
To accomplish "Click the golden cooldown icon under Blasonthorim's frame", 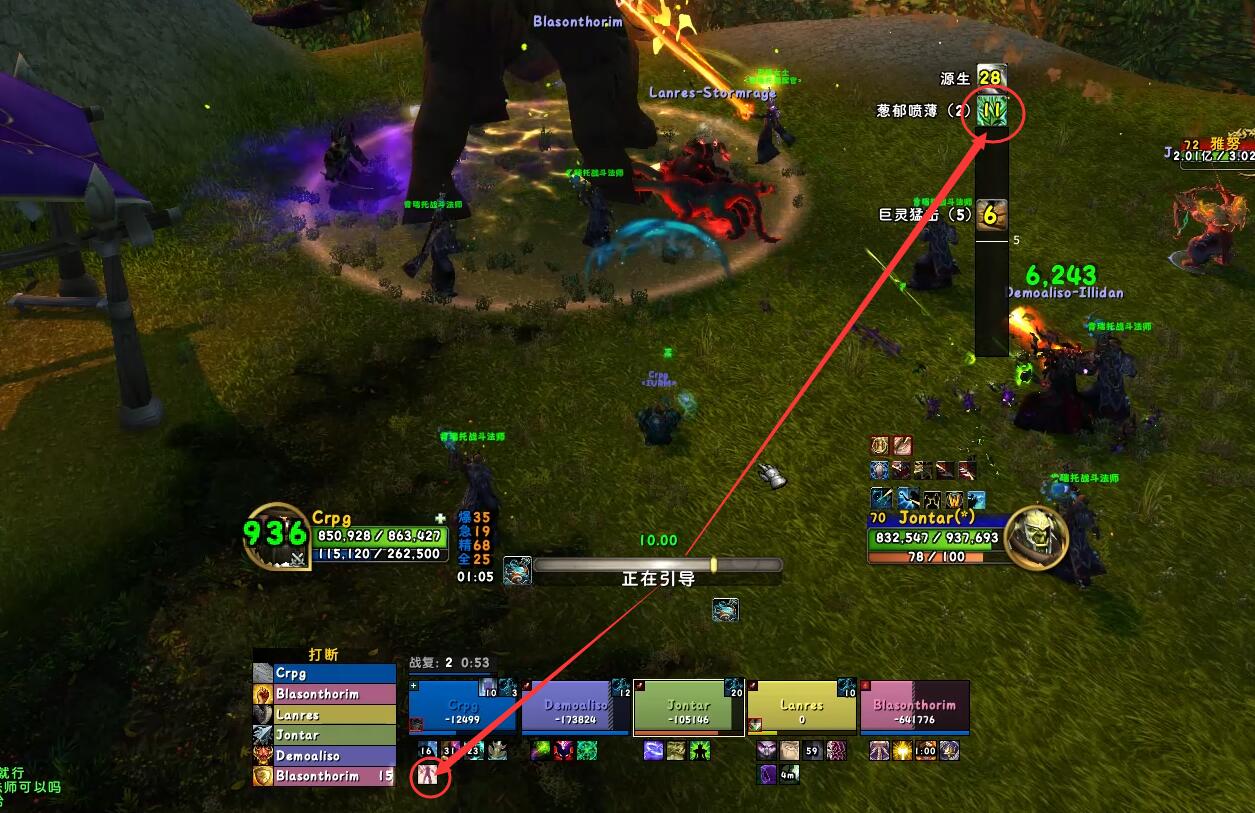I will pyautogui.click(x=903, y=751).
